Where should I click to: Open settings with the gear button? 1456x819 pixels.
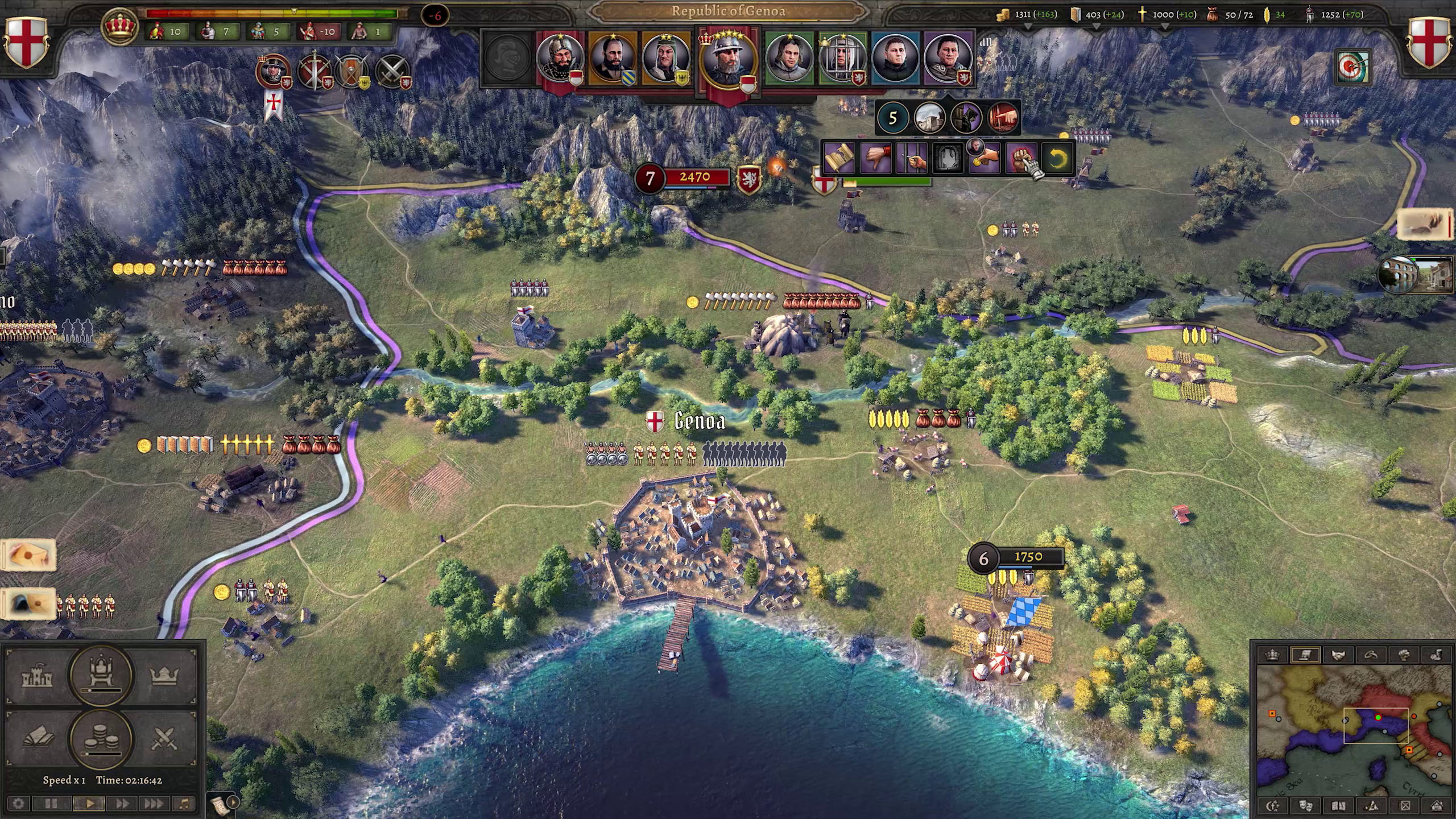(19, 804)
